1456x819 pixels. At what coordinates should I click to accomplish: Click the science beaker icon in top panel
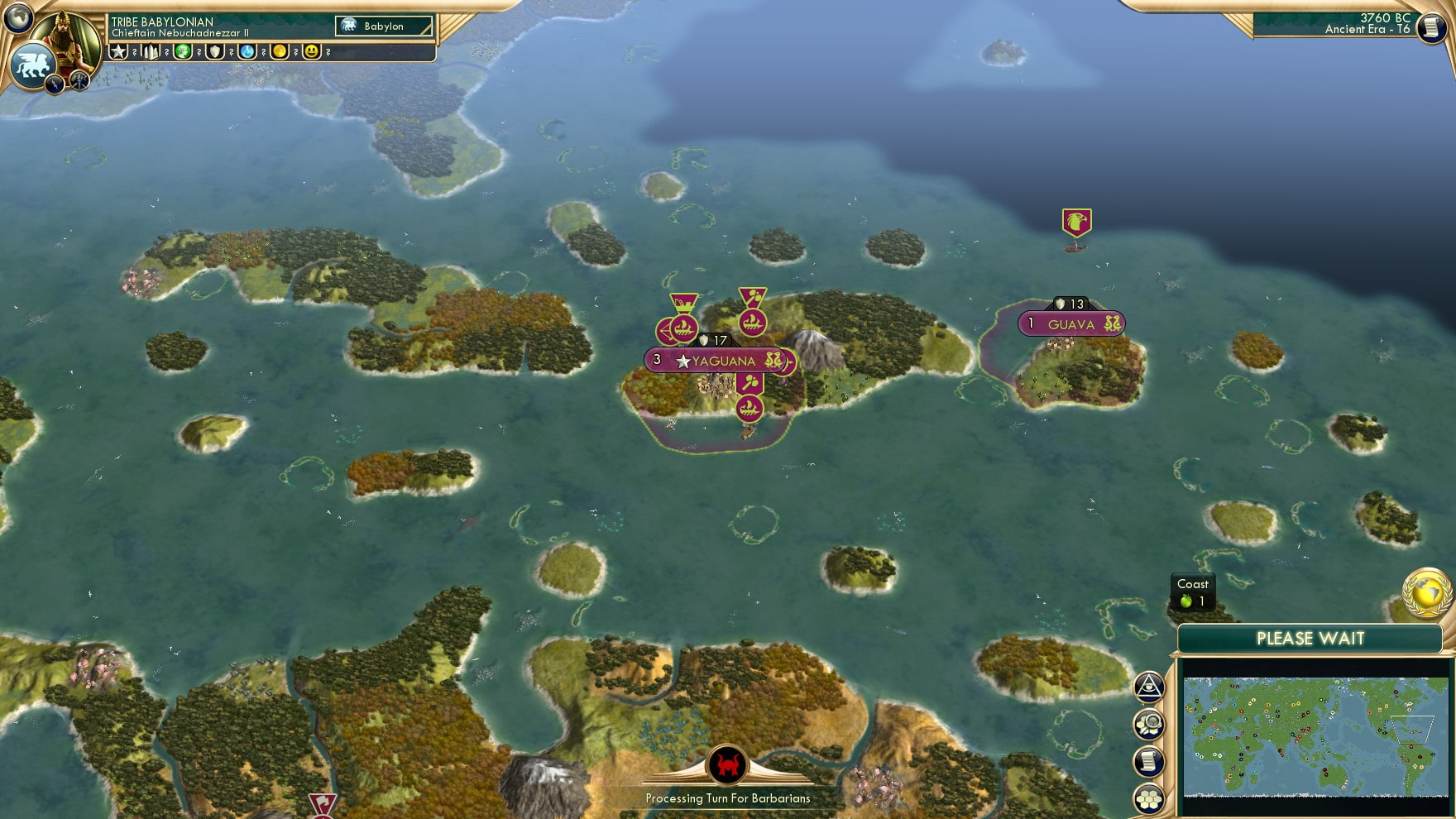[x=247, y=51]
